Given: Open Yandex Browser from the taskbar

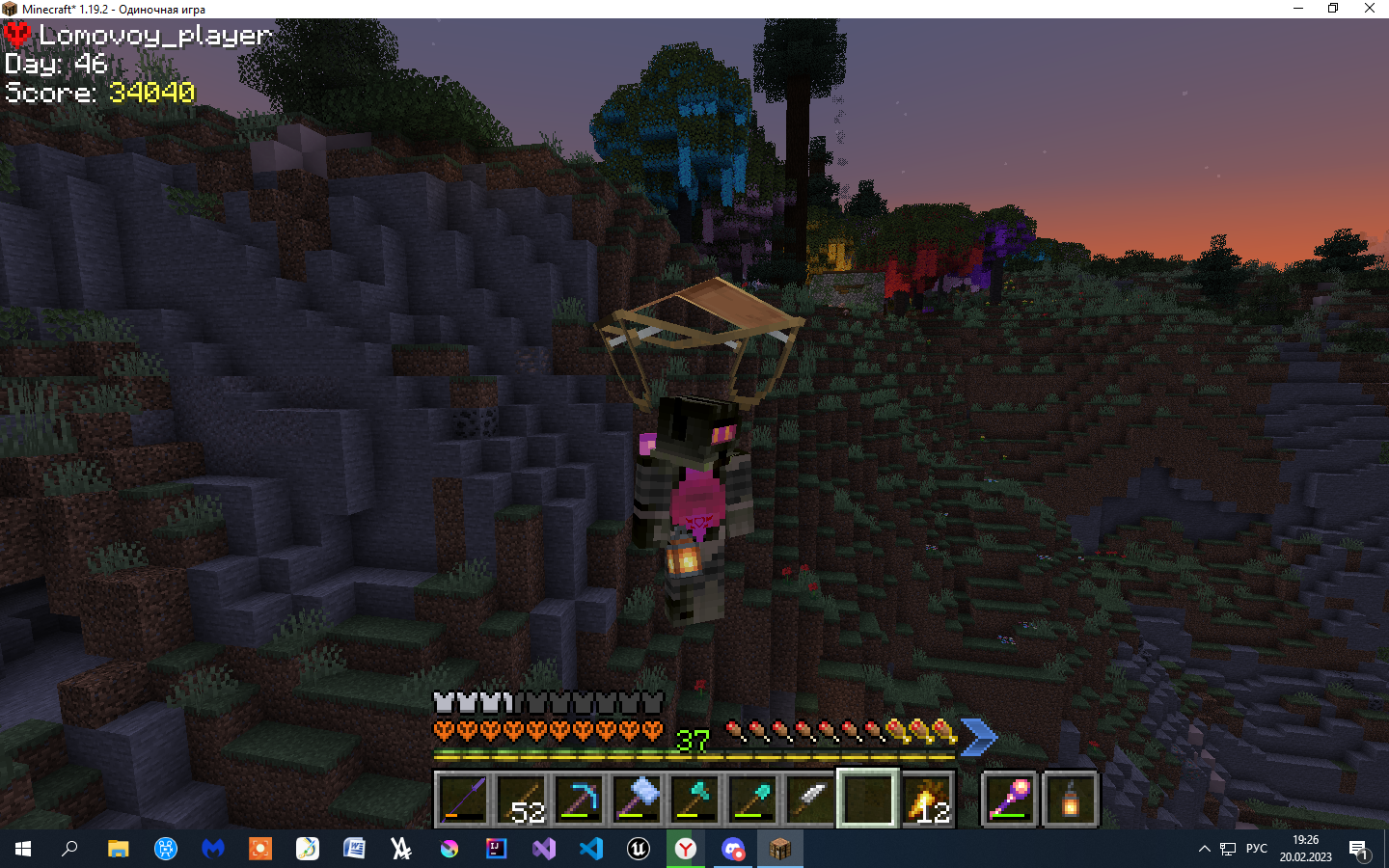Looking at the screenshot, I should [x=685, y=849].
